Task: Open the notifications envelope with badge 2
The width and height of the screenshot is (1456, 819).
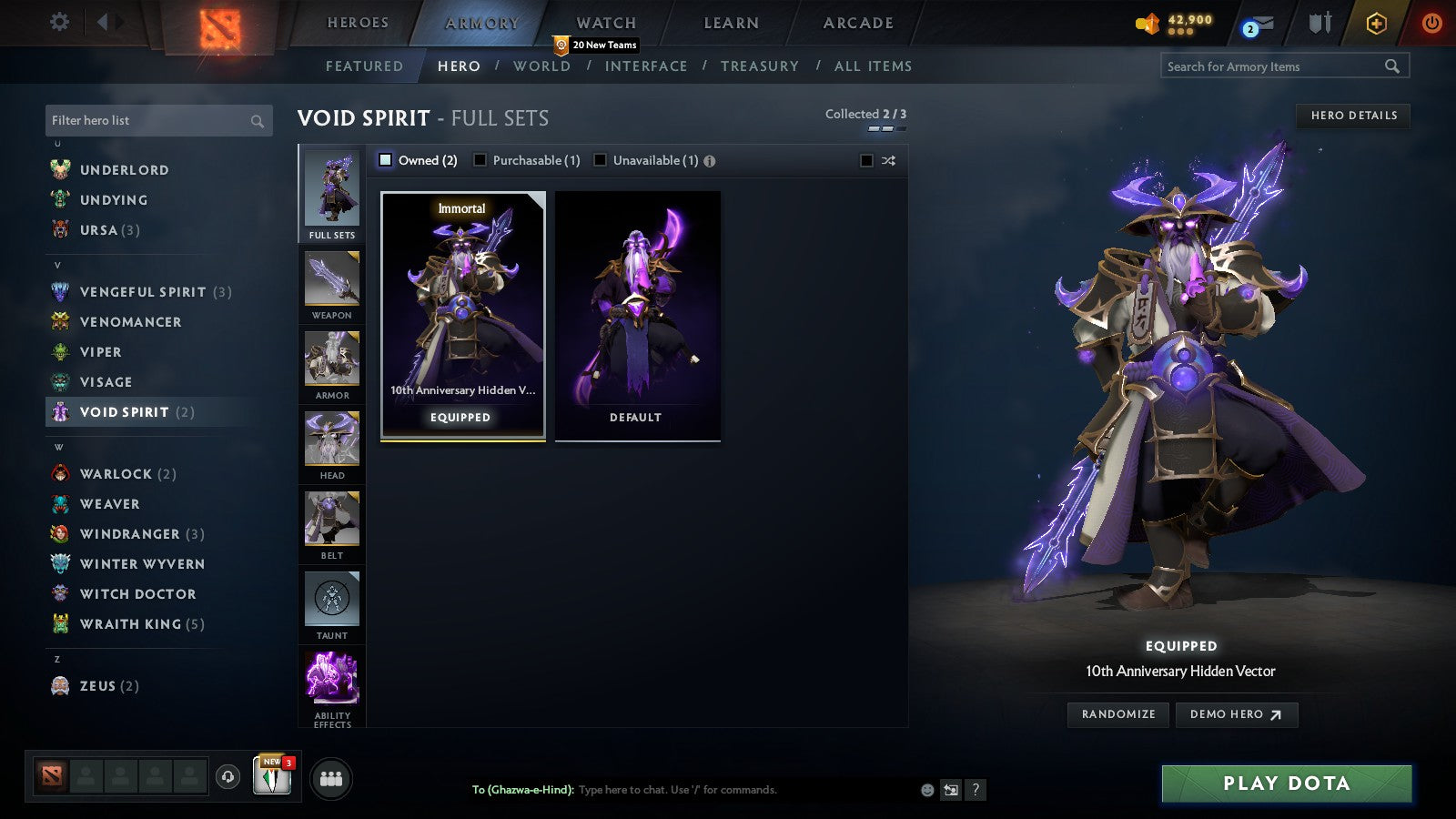Action: 1259,21
